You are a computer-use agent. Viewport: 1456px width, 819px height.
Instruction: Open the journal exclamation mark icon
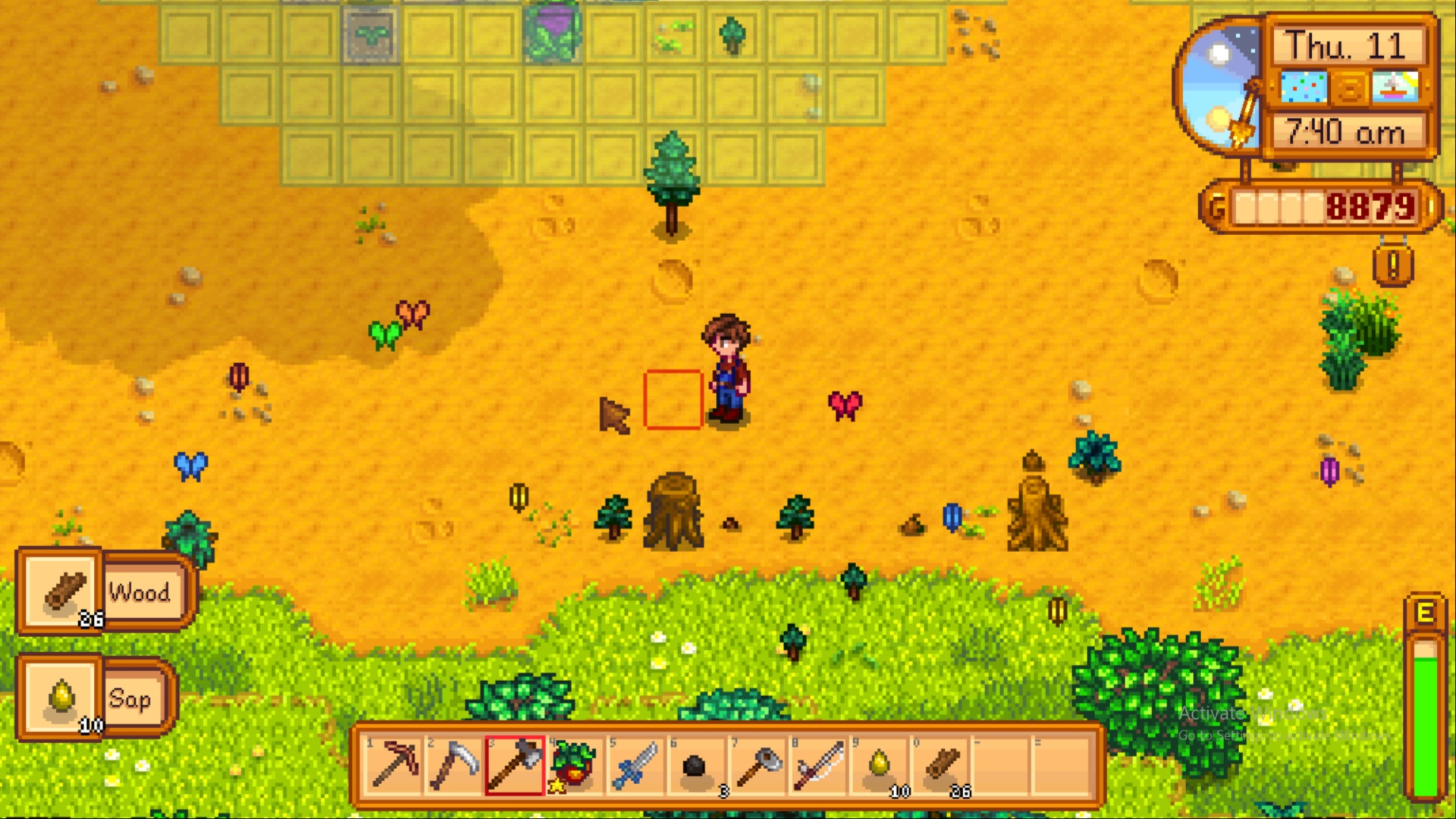tap(1393, 265)
